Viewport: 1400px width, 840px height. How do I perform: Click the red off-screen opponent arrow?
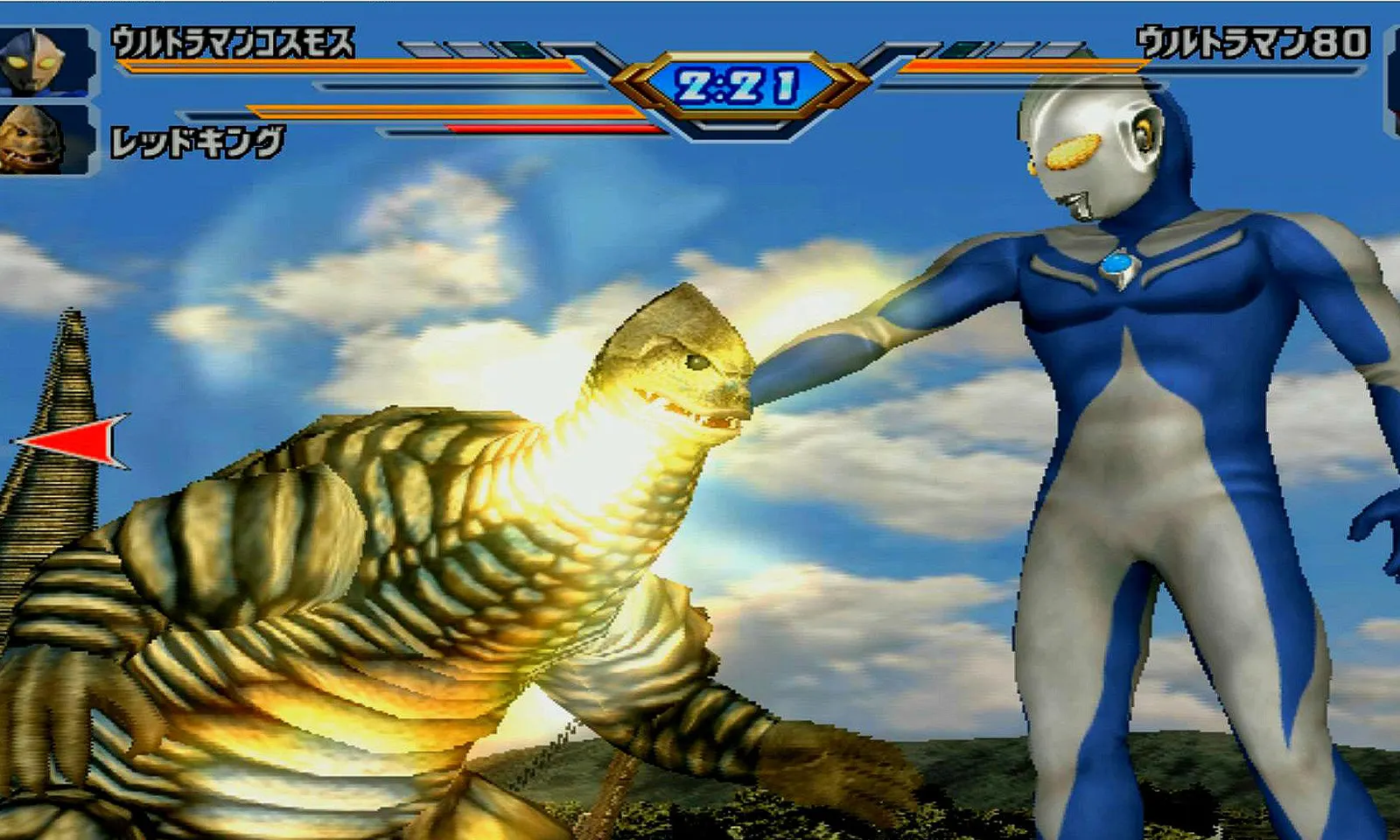pos(74,440)
